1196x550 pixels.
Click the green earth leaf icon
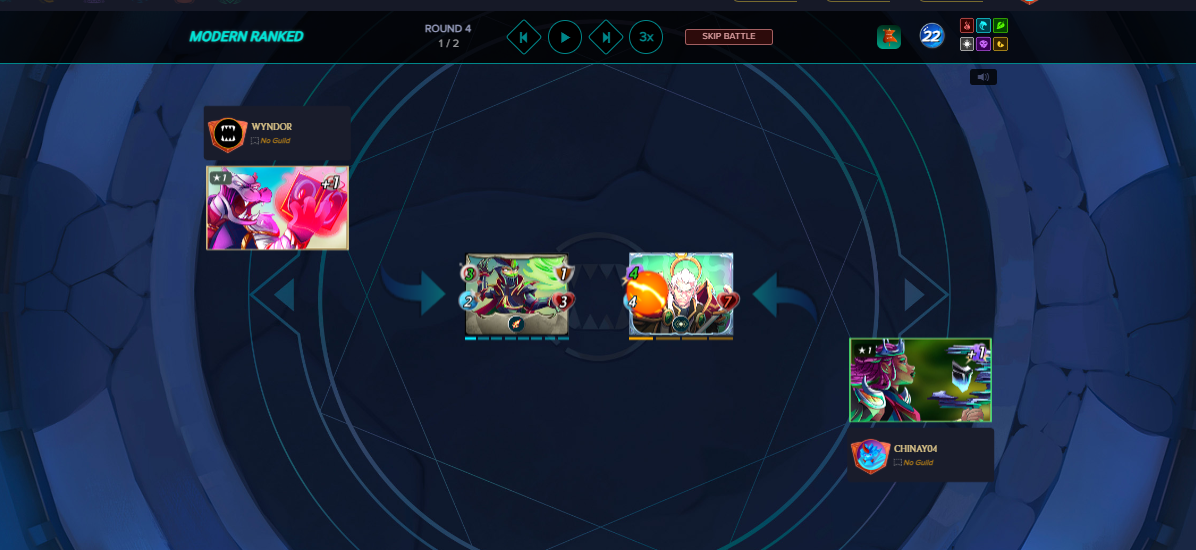(1000, 26)
